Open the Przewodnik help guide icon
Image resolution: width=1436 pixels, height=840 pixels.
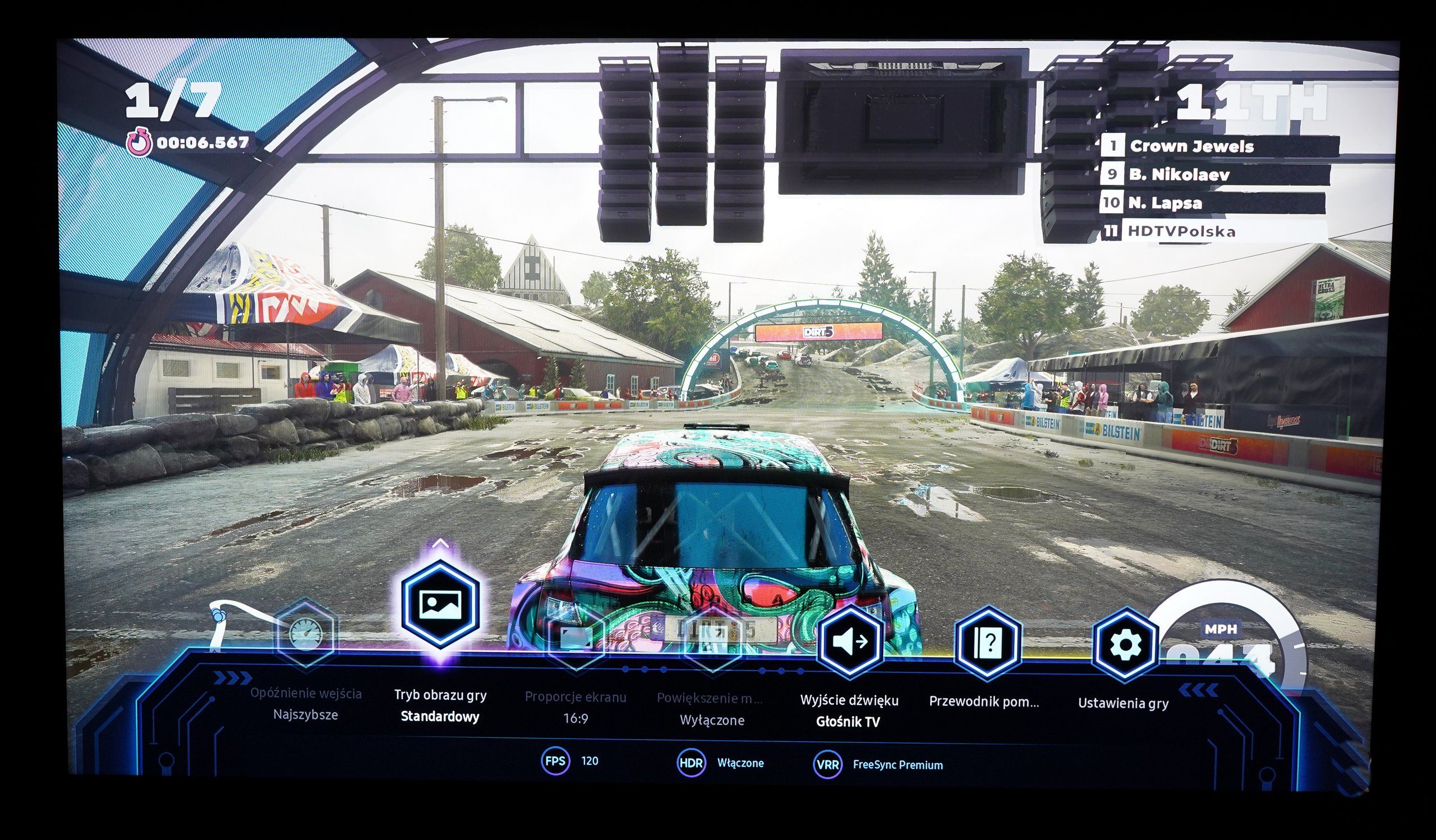click(987, 644)
